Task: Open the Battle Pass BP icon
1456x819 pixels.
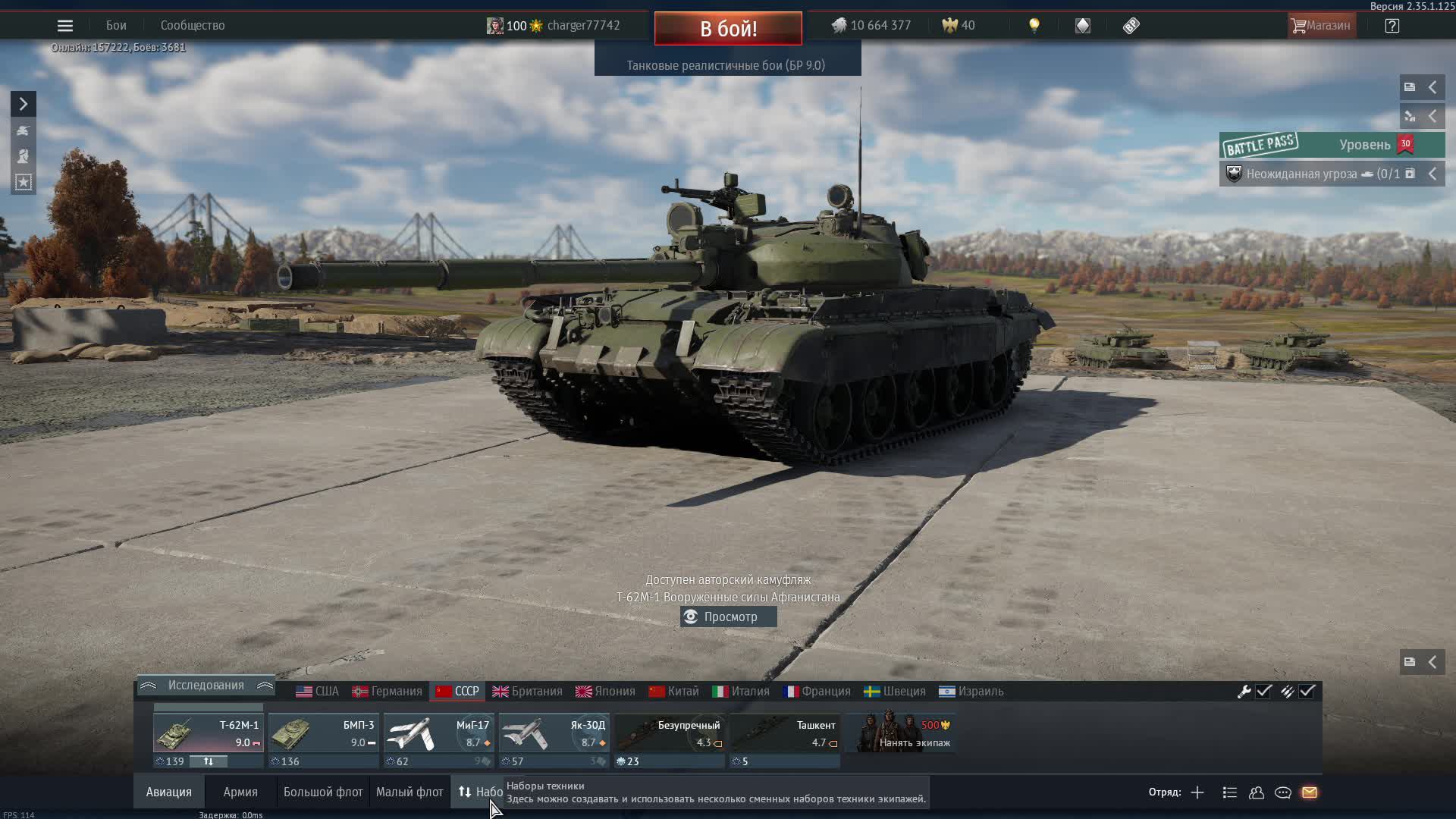Action: [1131, 25]
